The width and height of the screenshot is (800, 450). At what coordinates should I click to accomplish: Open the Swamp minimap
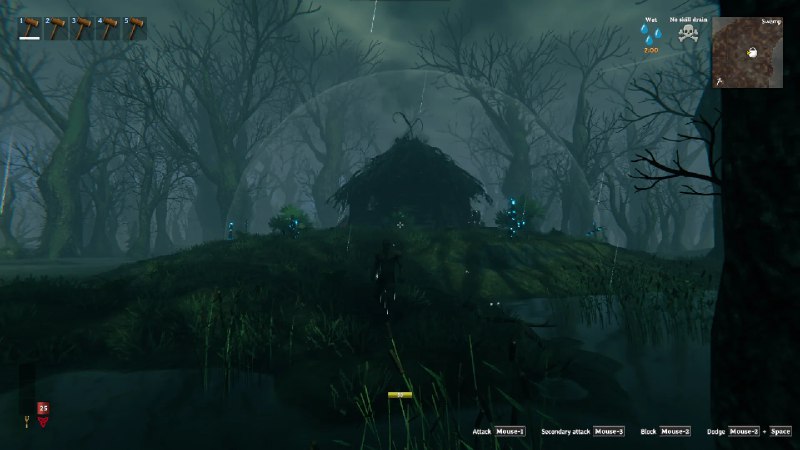coord(747,52)
